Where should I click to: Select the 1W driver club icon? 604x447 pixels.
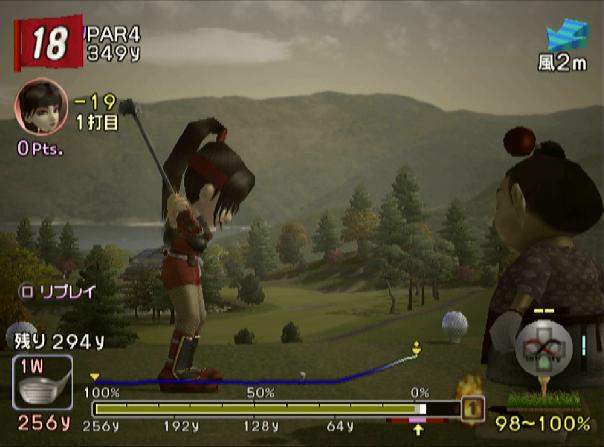coord(44,383)
